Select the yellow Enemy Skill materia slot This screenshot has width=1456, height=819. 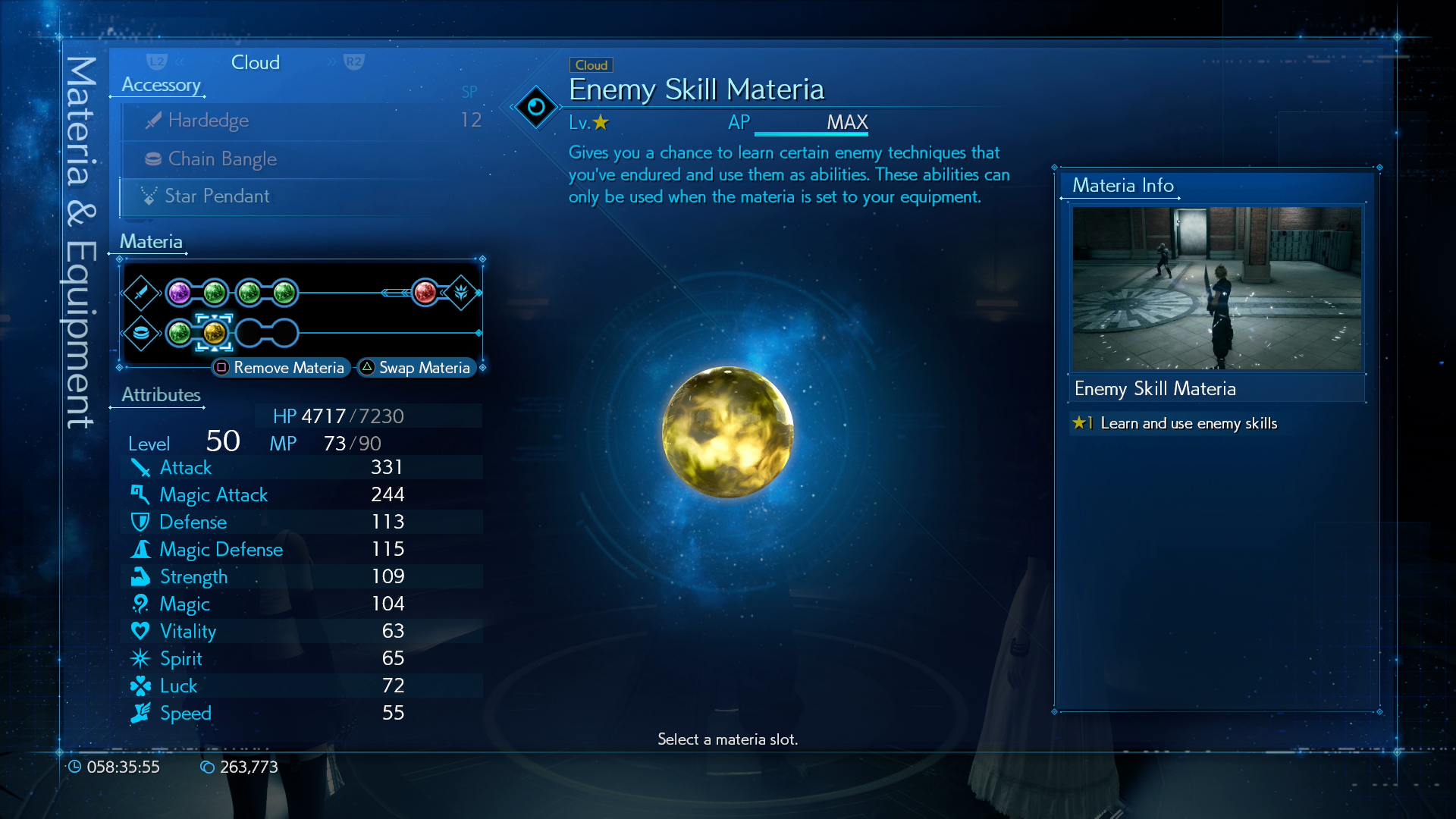coord(214,333)
